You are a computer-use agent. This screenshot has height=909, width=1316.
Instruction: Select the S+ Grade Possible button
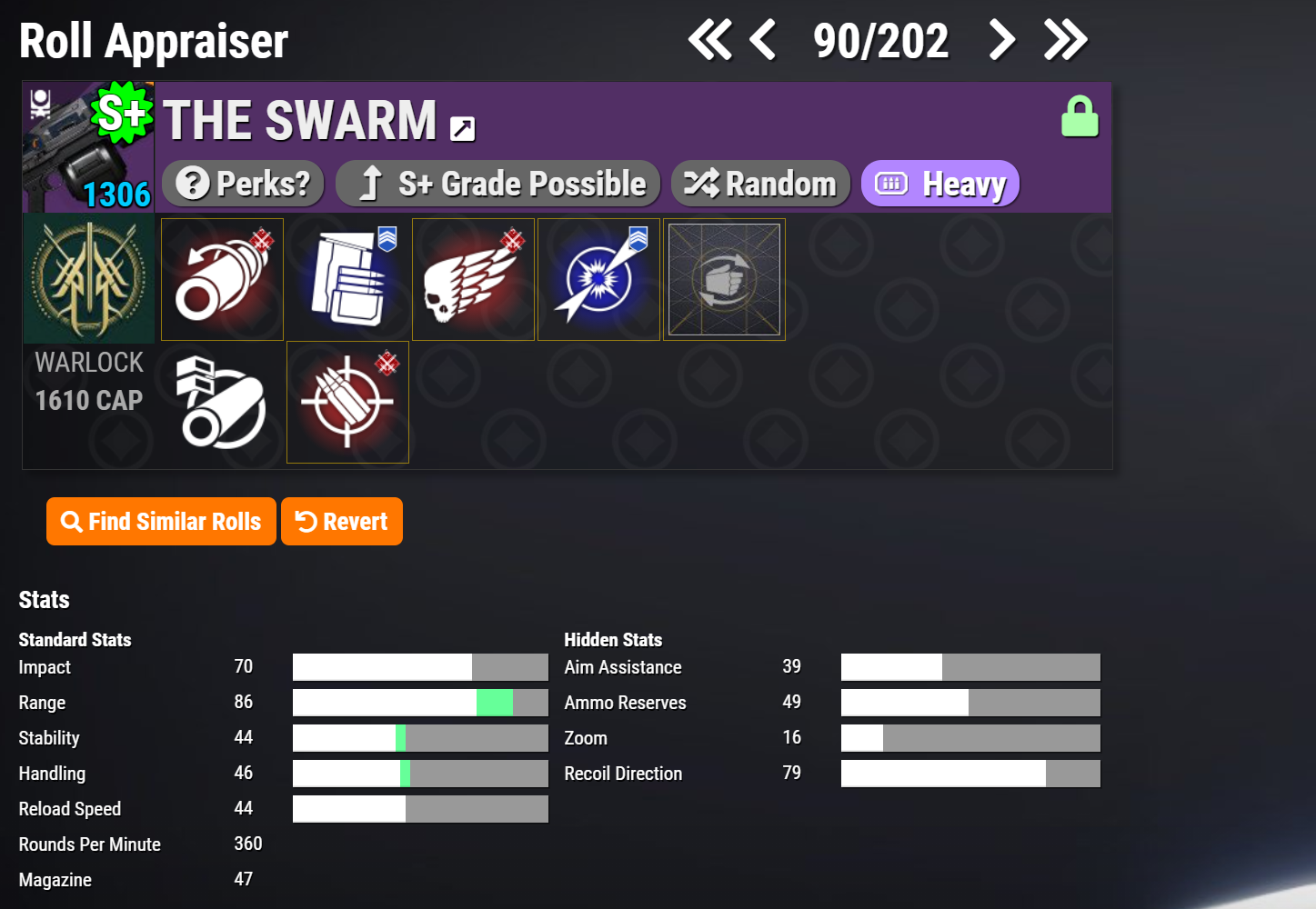(497, 184)
